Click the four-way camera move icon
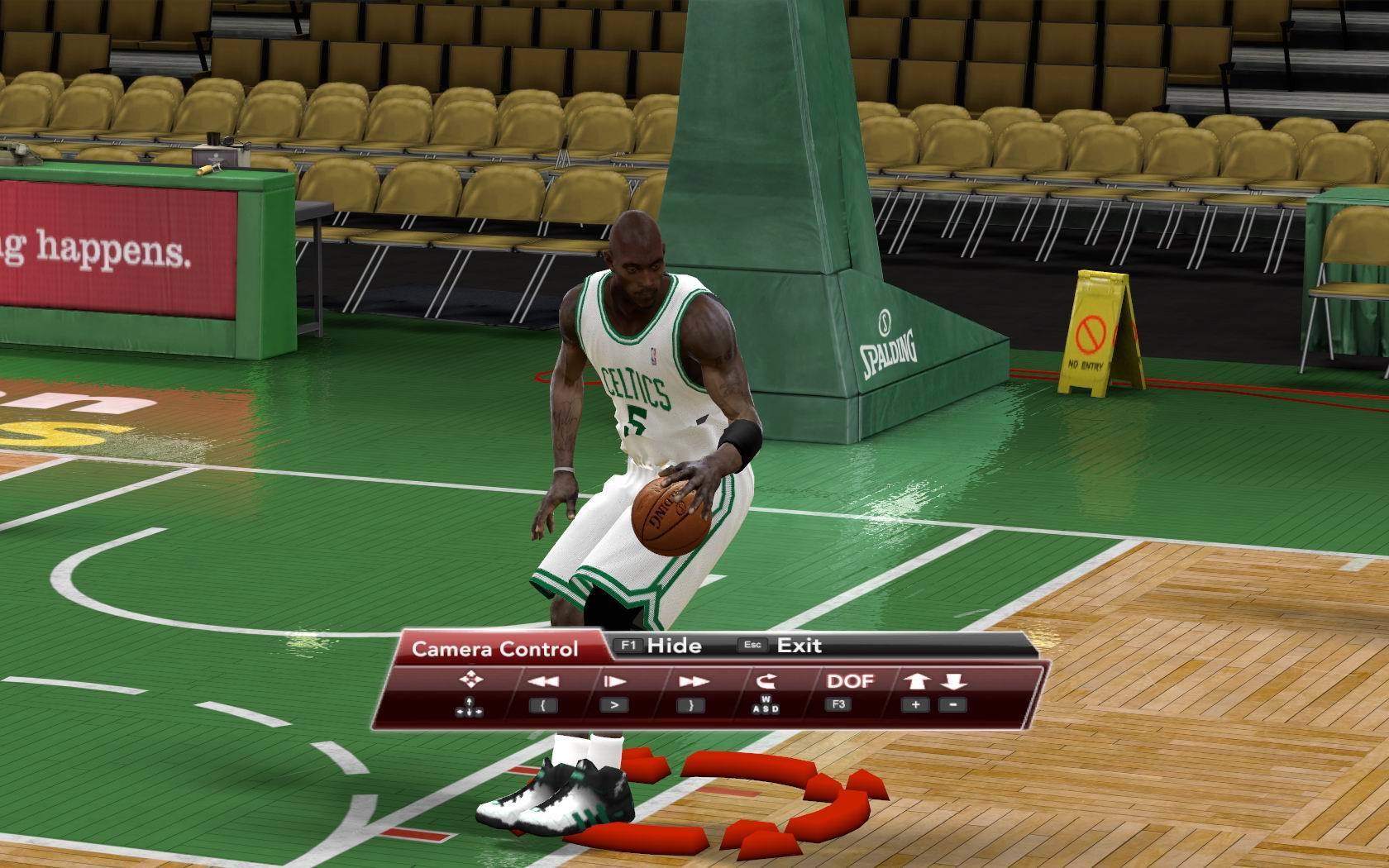 tap(470, 680)
